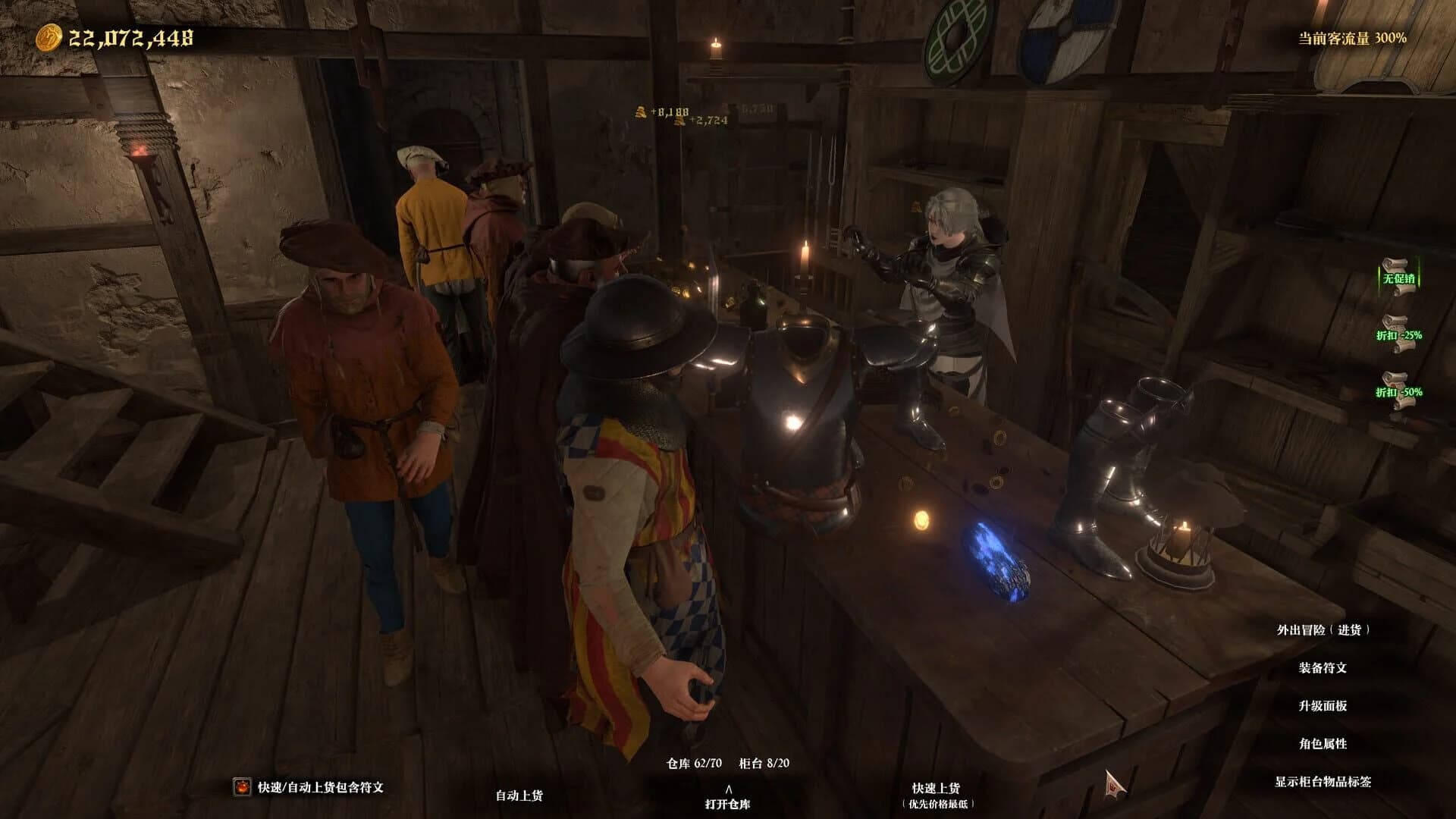The width and height of the screenshot is (1456, 819).
Task: Click the rune flask icon beside 快速/自动上货包含符文
Action: click(241, 787)
